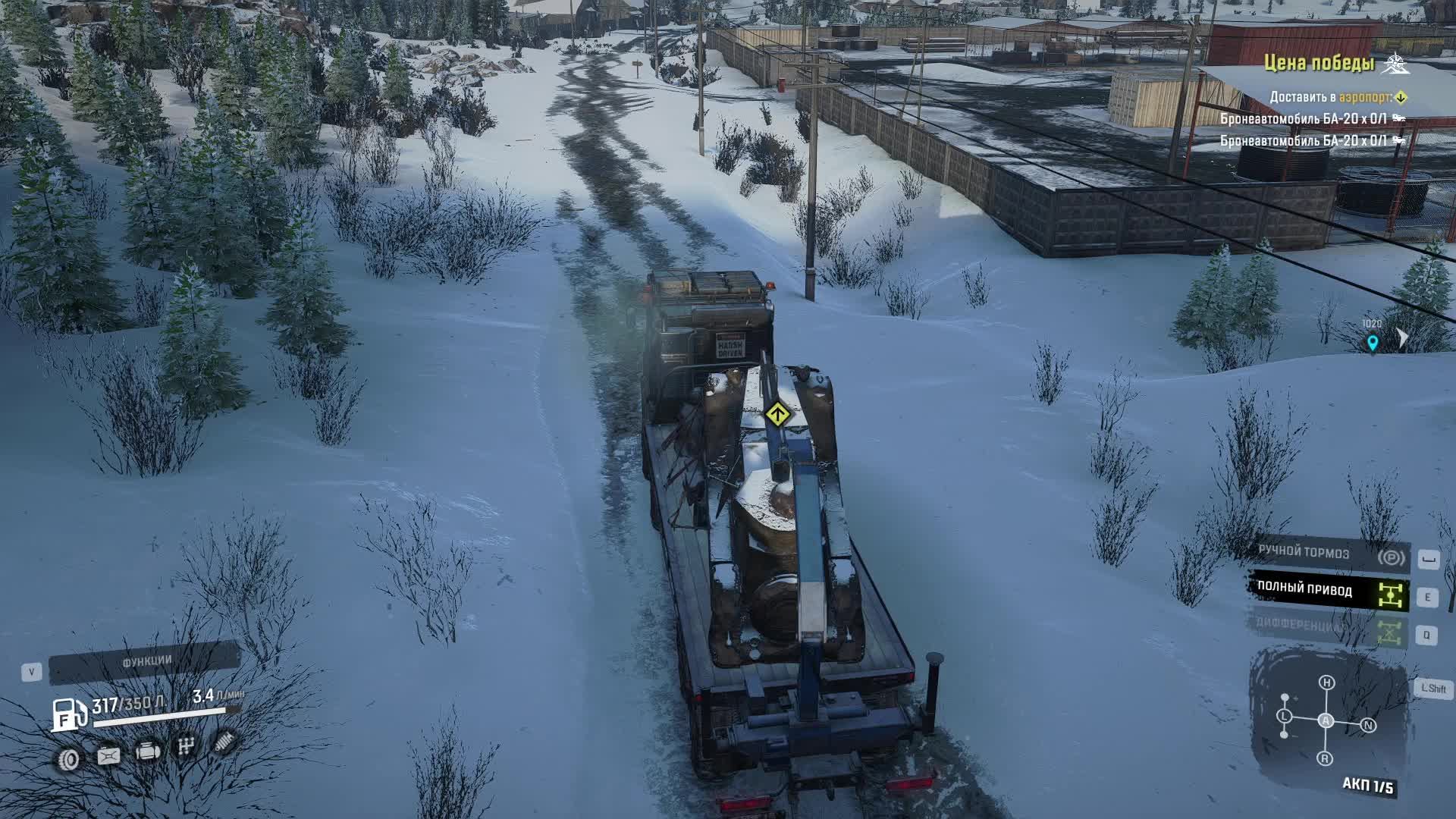Screen dimensions: 1456x819
Task: Click the blue waypoint marker showing 1020
Action: (x=1372, y=343)
